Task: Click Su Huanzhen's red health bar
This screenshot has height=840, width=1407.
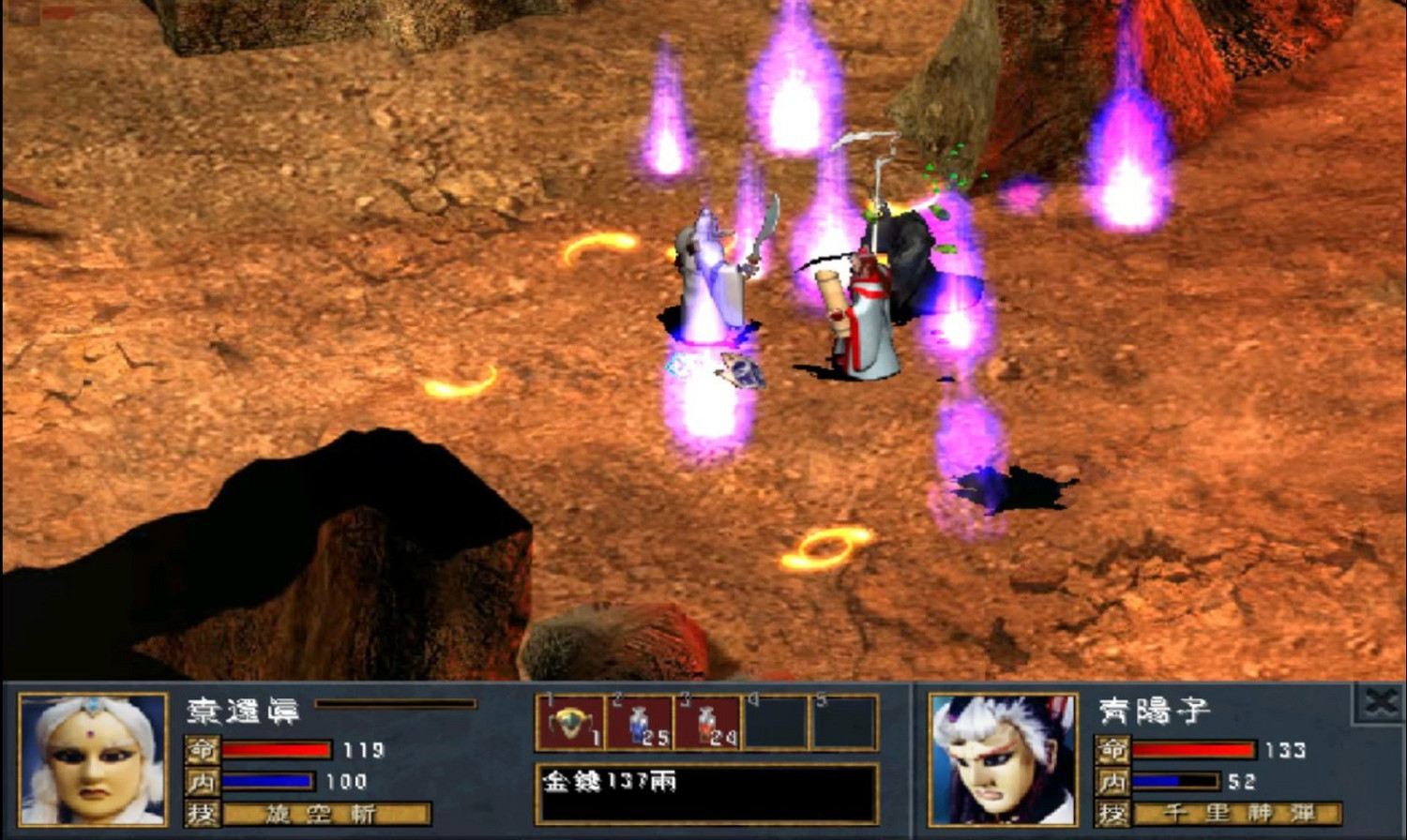Action: pyautogui.click(x=277, y=751)
